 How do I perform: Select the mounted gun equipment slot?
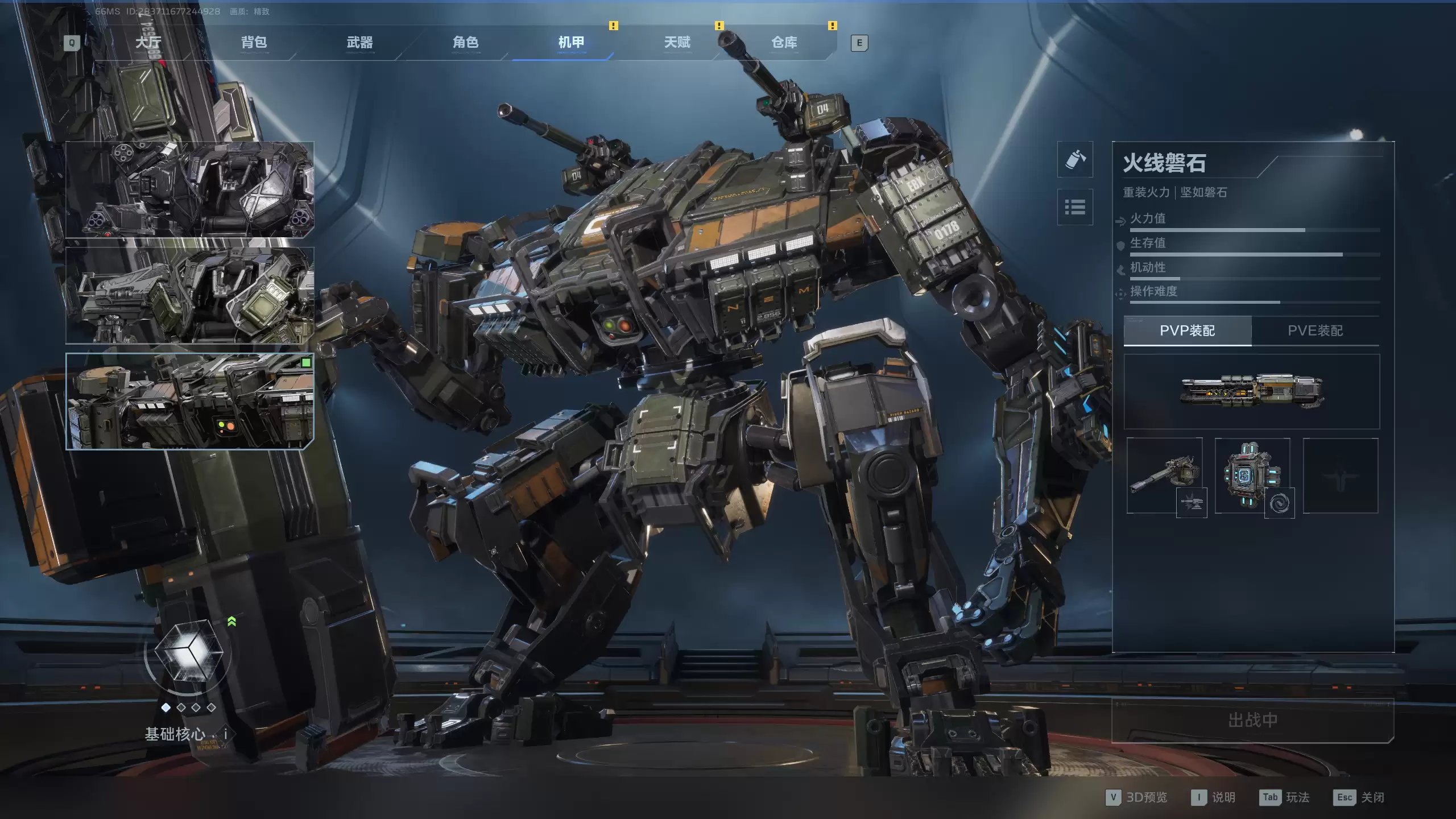(1164, 475)
